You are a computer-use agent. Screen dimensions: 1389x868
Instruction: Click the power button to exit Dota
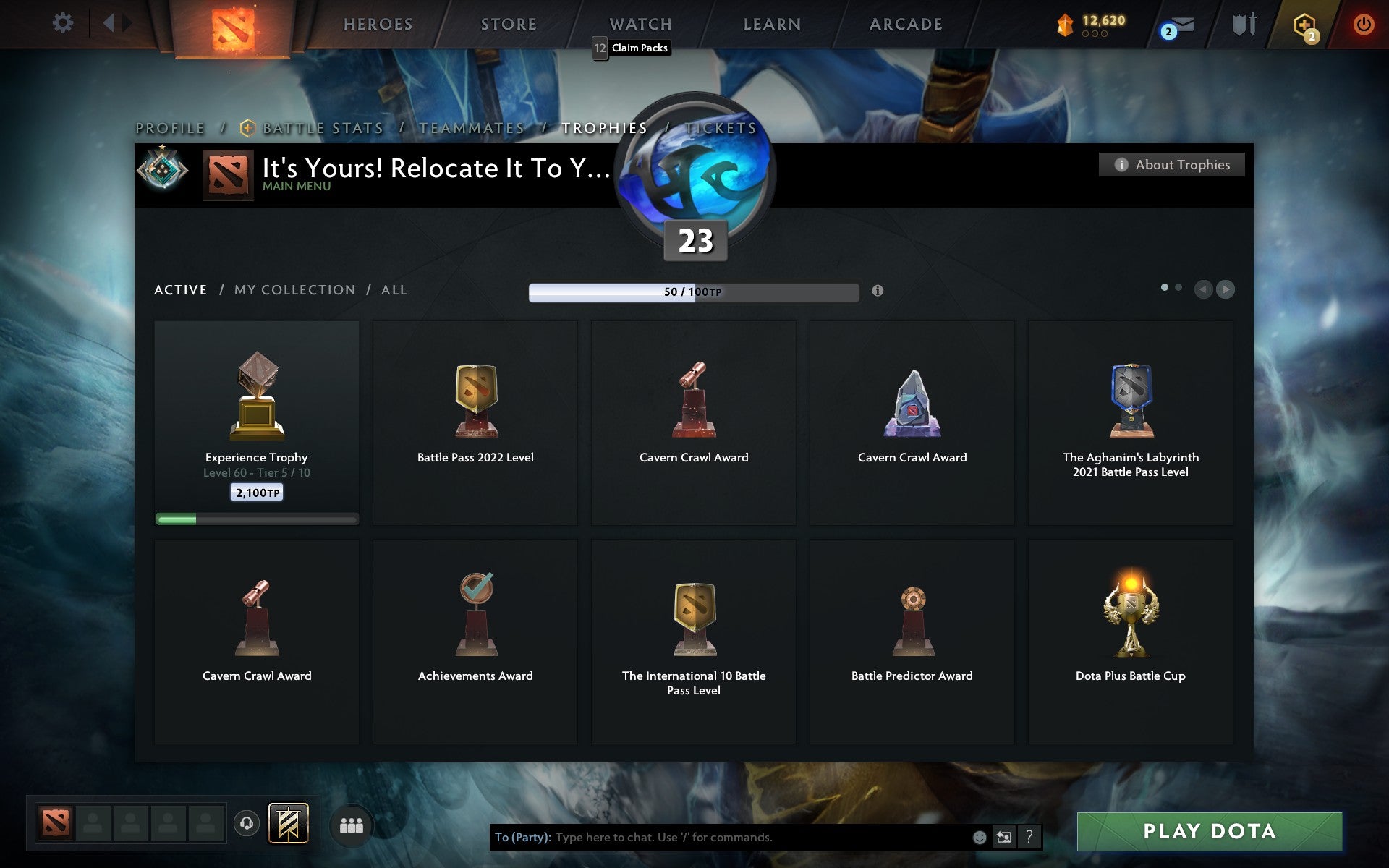1362,23
